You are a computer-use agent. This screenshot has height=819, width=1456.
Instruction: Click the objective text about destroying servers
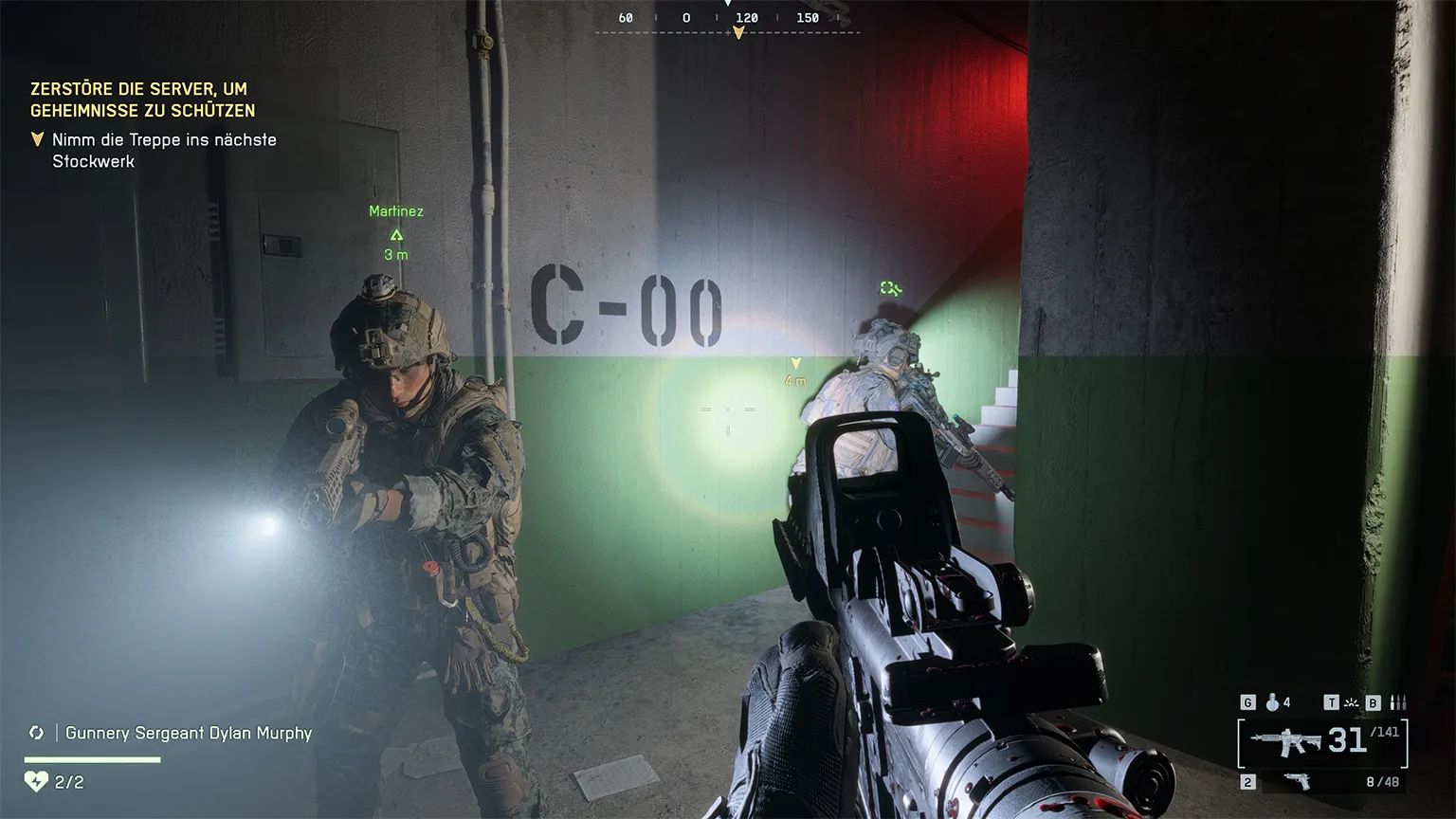[x=142, y=100]
